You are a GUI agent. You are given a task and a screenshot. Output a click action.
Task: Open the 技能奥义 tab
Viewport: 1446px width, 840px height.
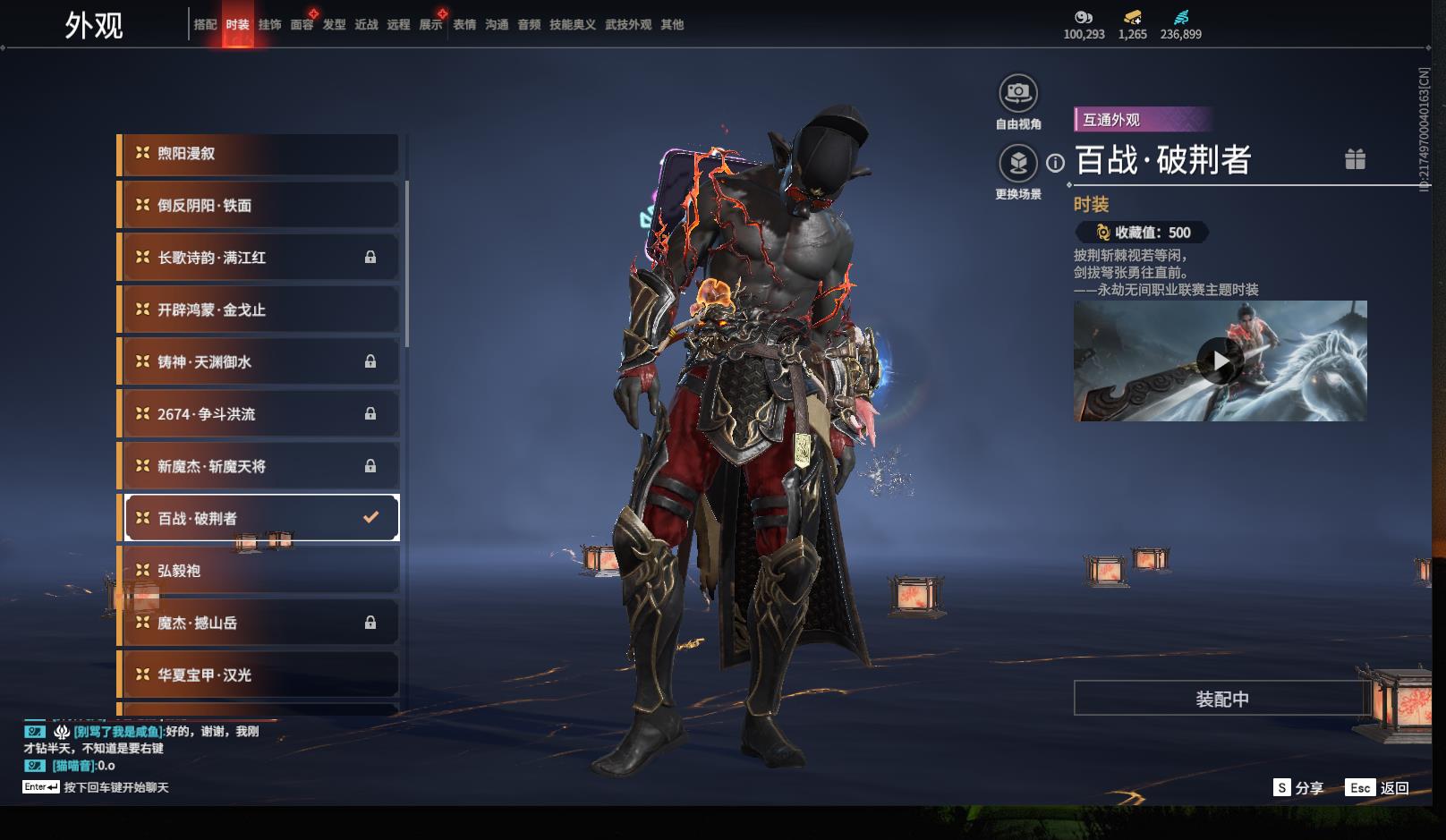[572, 25]
